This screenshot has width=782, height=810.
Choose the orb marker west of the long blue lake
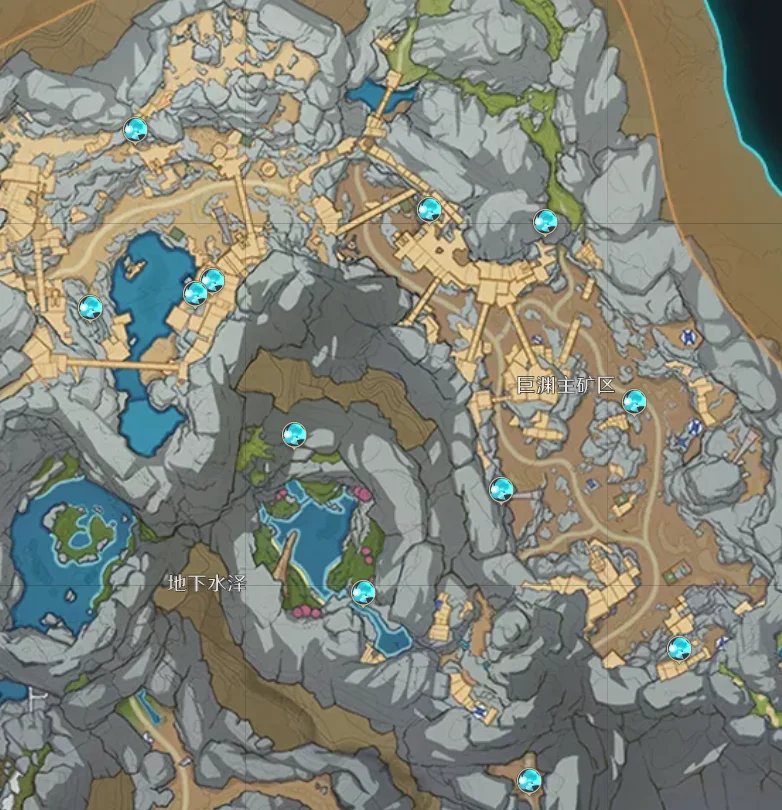91,307
